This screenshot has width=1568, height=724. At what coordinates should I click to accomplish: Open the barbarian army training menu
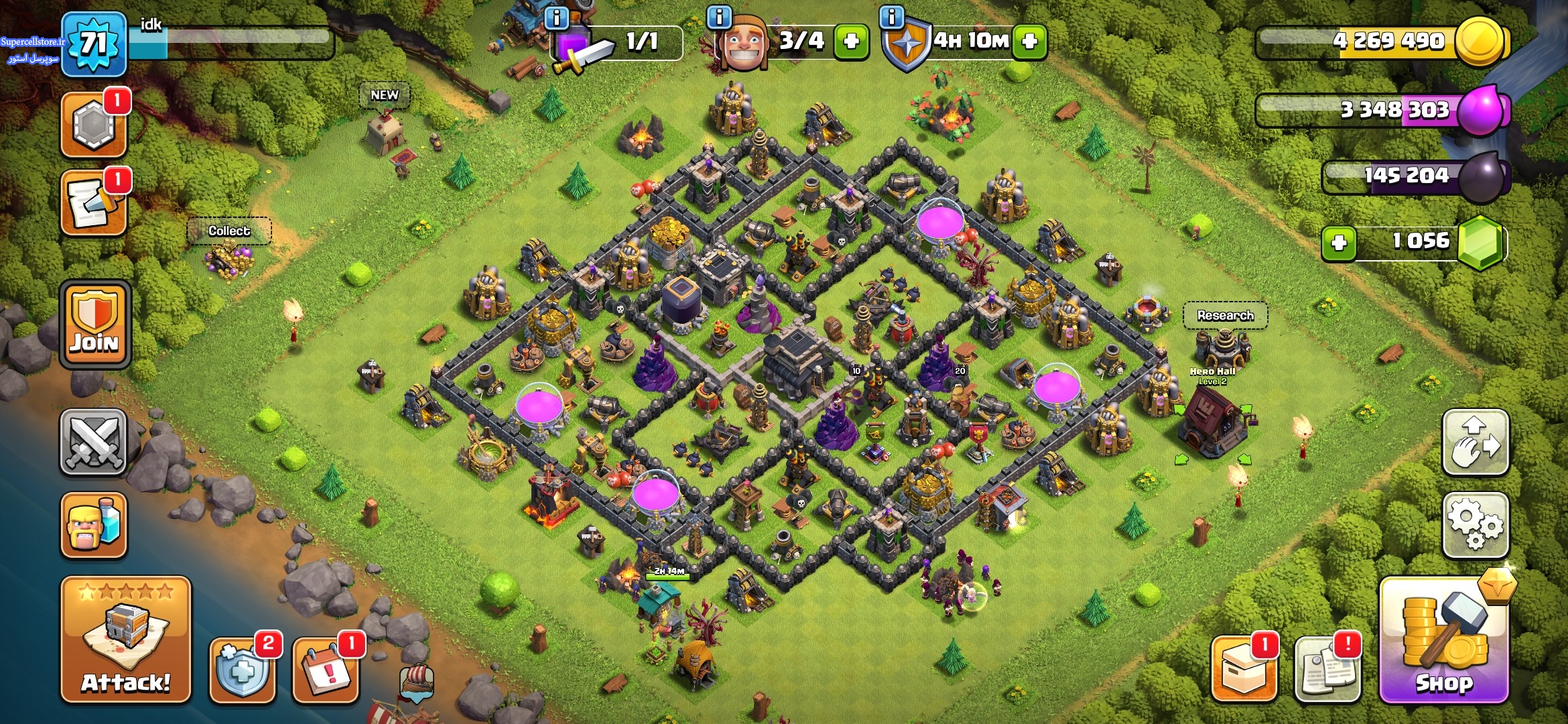click(94, 525)
